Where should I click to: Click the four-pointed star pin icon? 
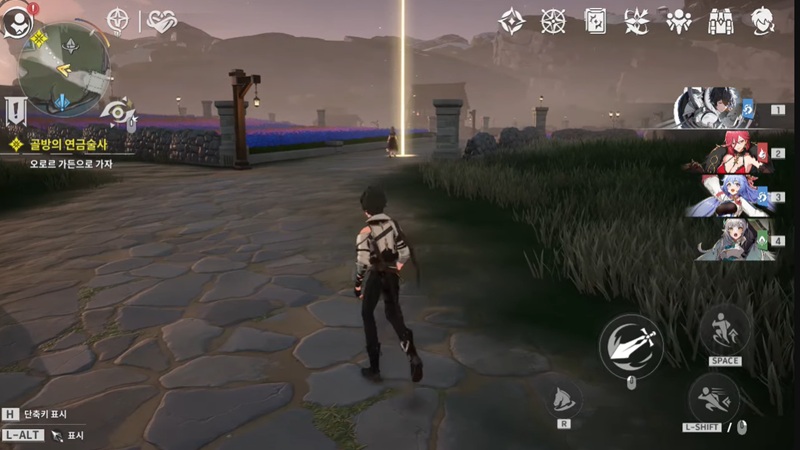(118, 19)
